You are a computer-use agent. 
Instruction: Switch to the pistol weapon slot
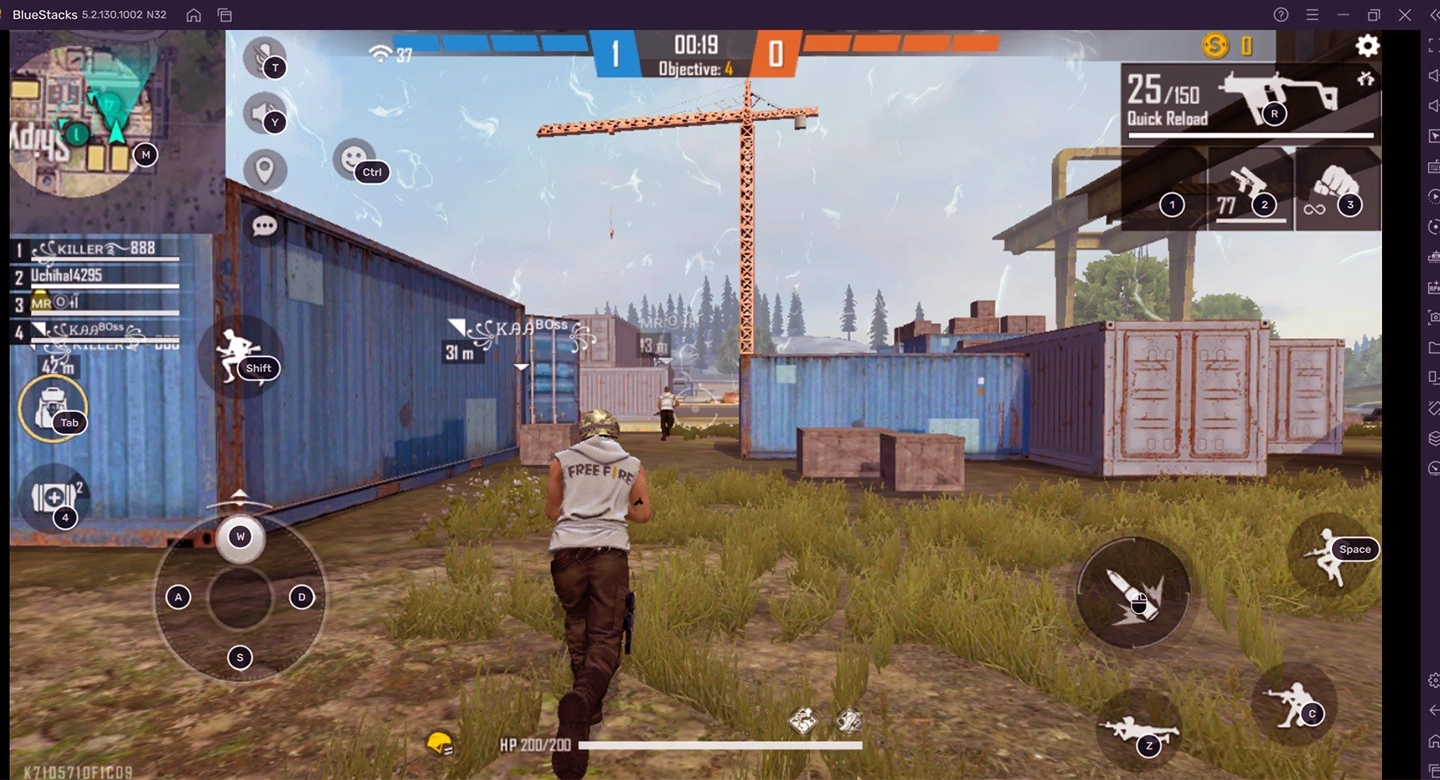click(1250, 192)
